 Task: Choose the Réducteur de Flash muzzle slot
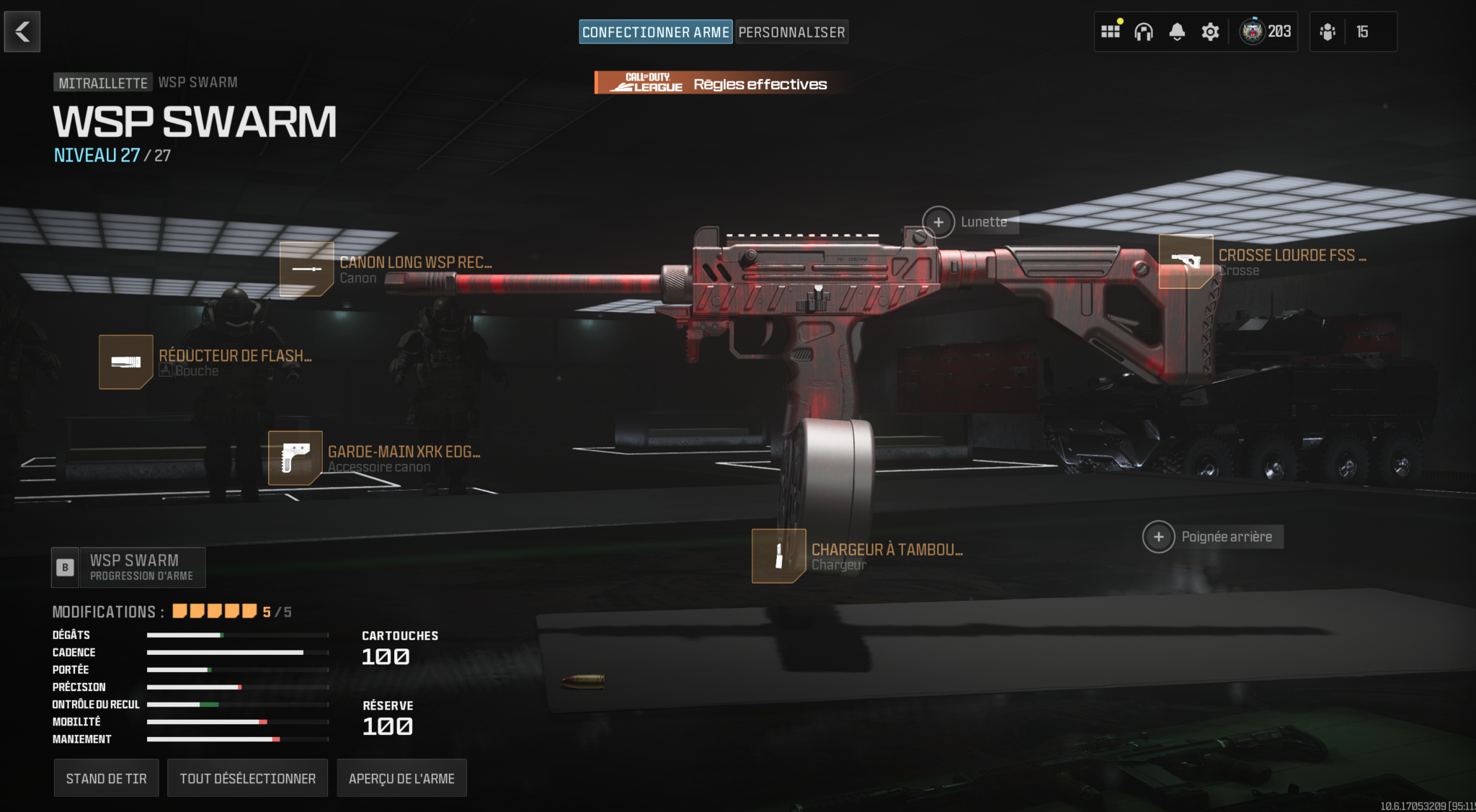click(x=126, y=362)
